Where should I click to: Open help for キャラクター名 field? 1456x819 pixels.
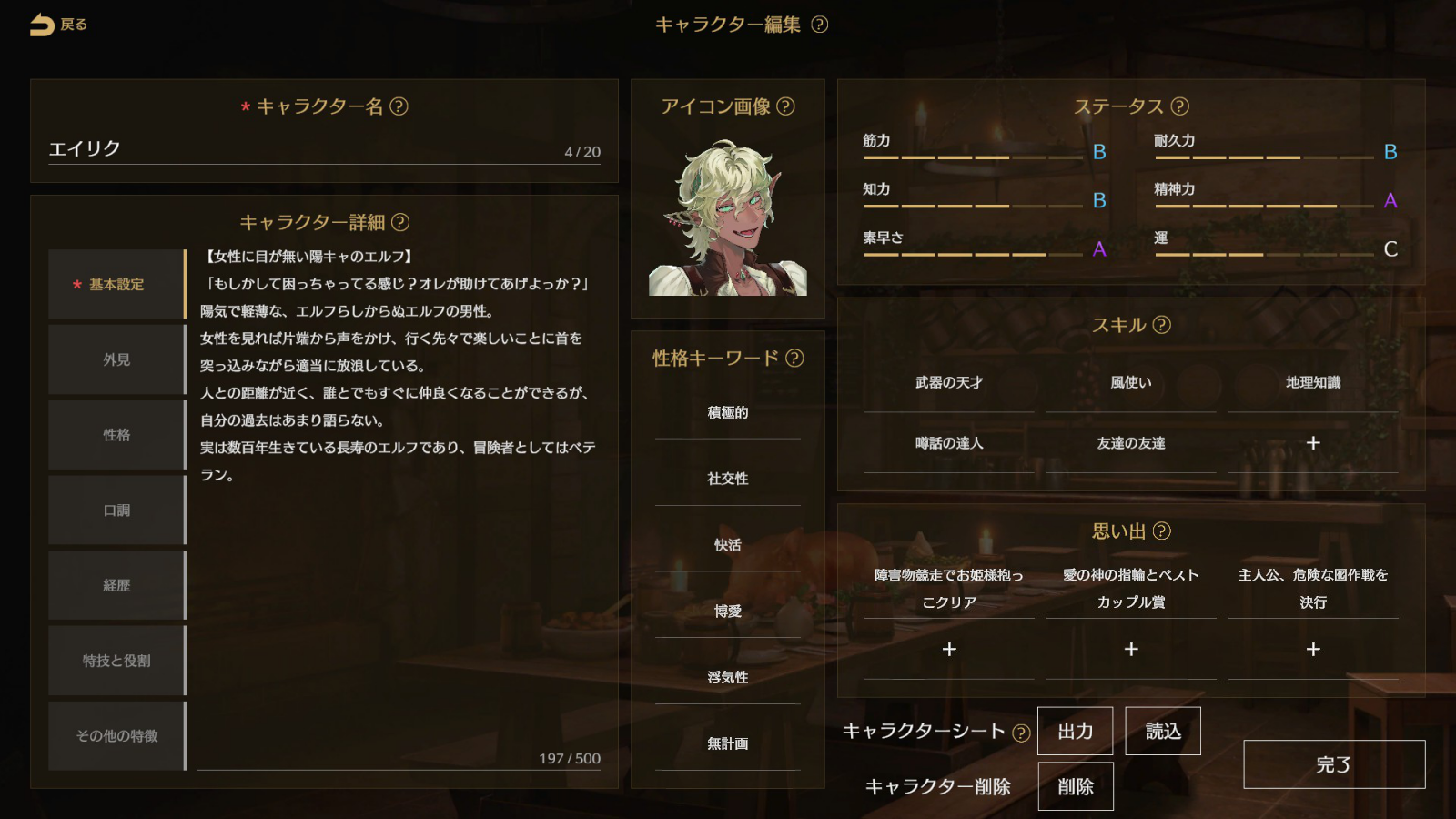point(400,106)
